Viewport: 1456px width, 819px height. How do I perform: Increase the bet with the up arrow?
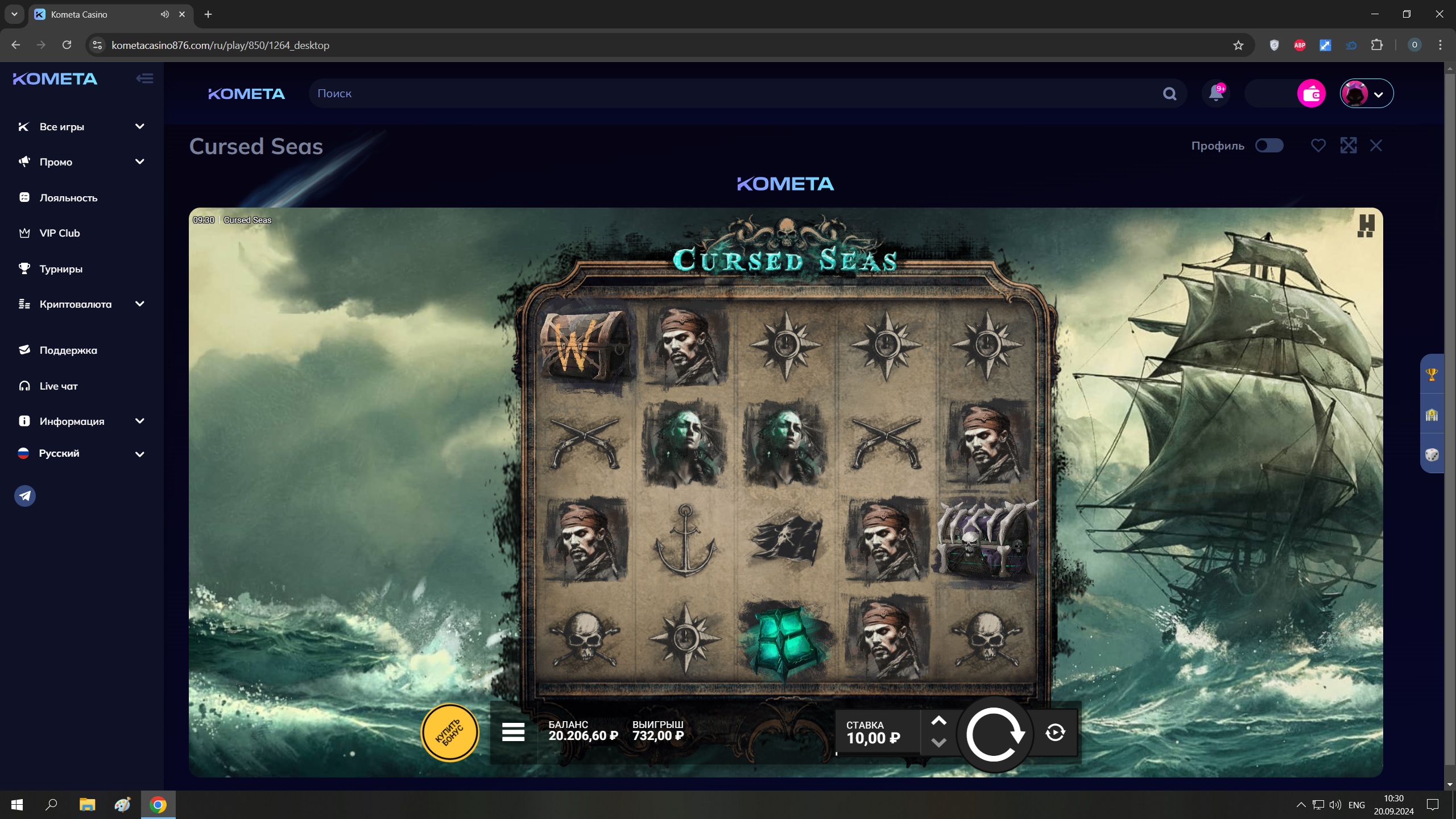[938, 721]
